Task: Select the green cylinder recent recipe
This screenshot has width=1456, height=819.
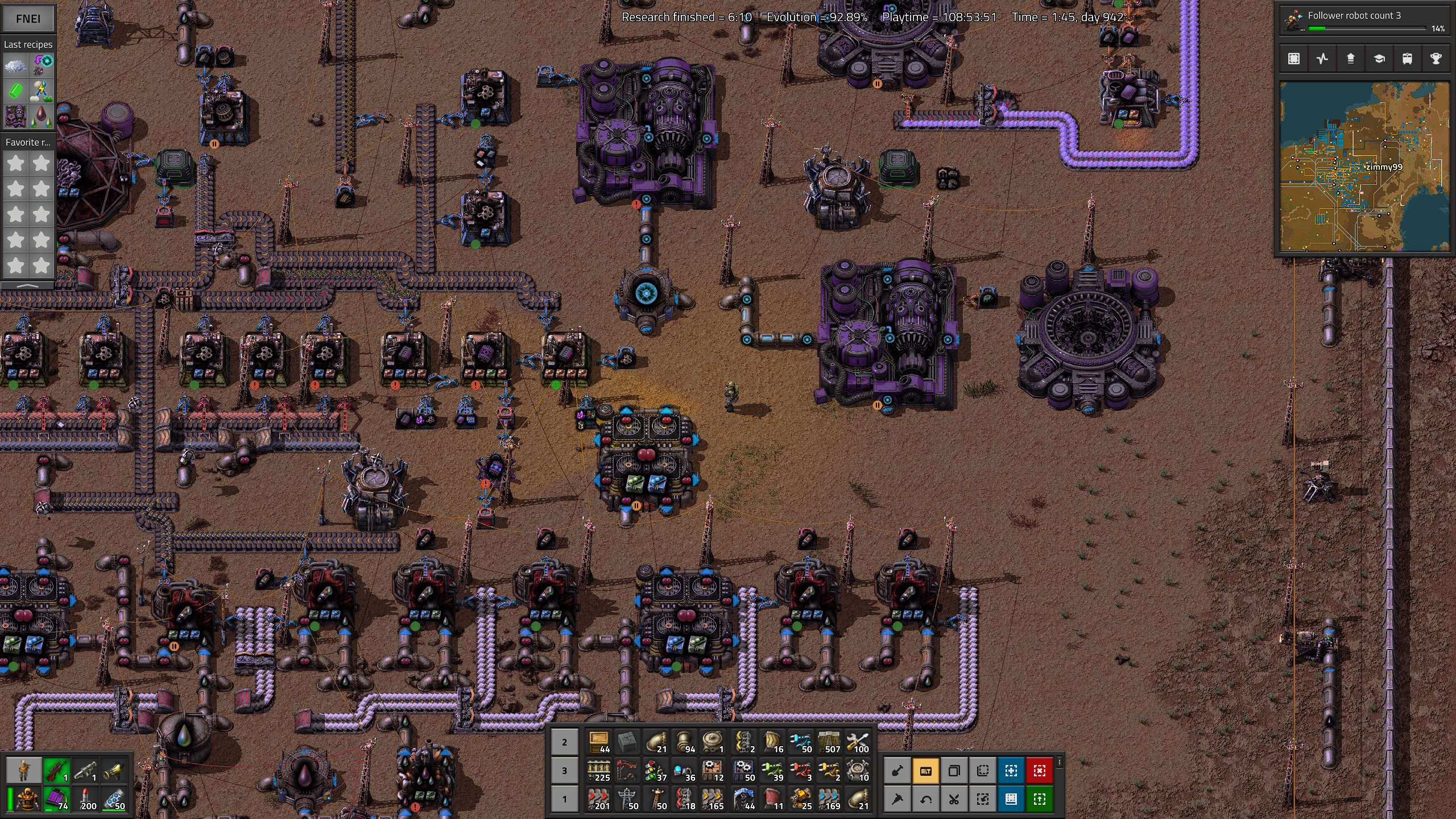Action: [15, 91]
